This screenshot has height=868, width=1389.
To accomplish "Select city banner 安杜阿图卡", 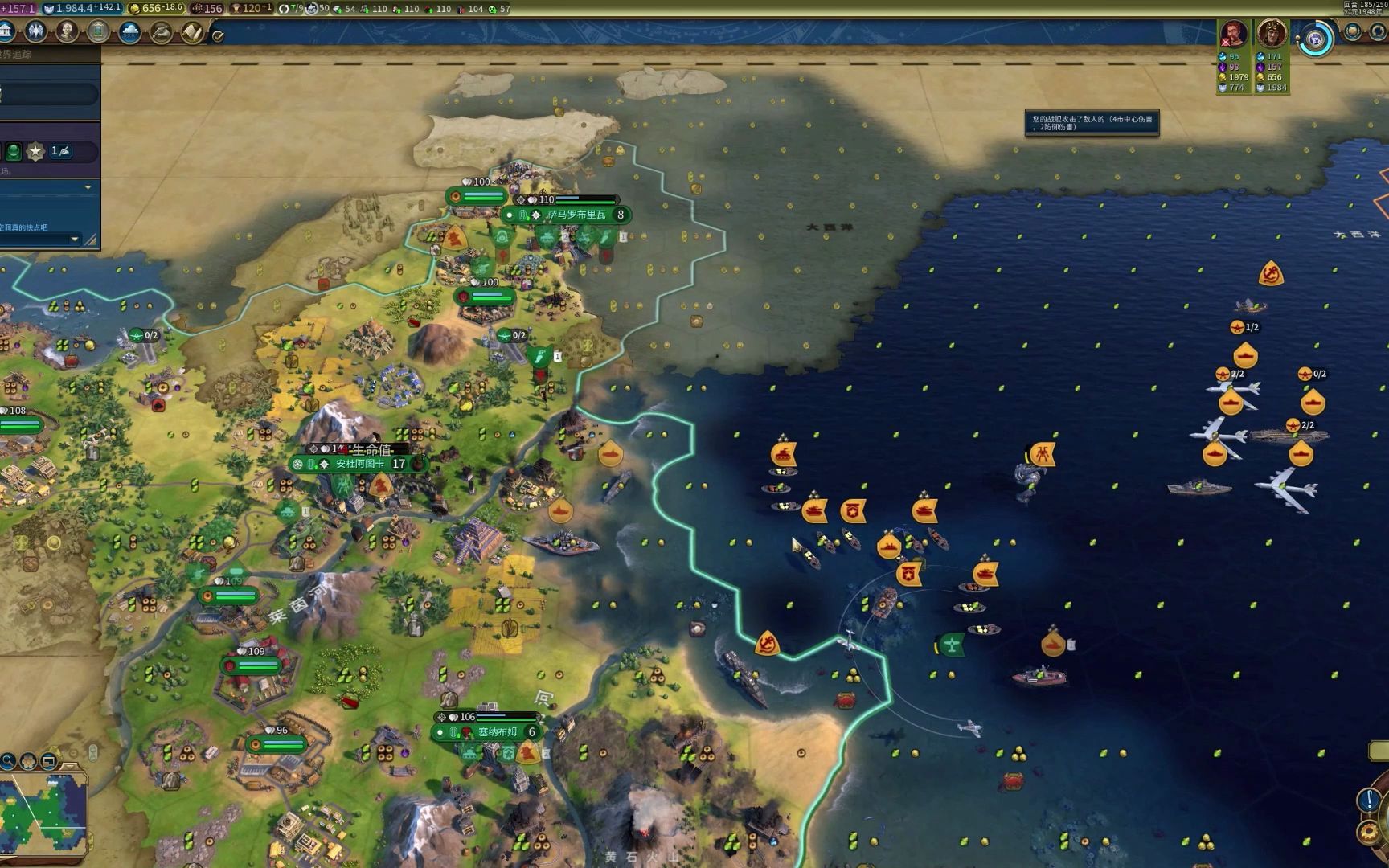I will [360, 464].
